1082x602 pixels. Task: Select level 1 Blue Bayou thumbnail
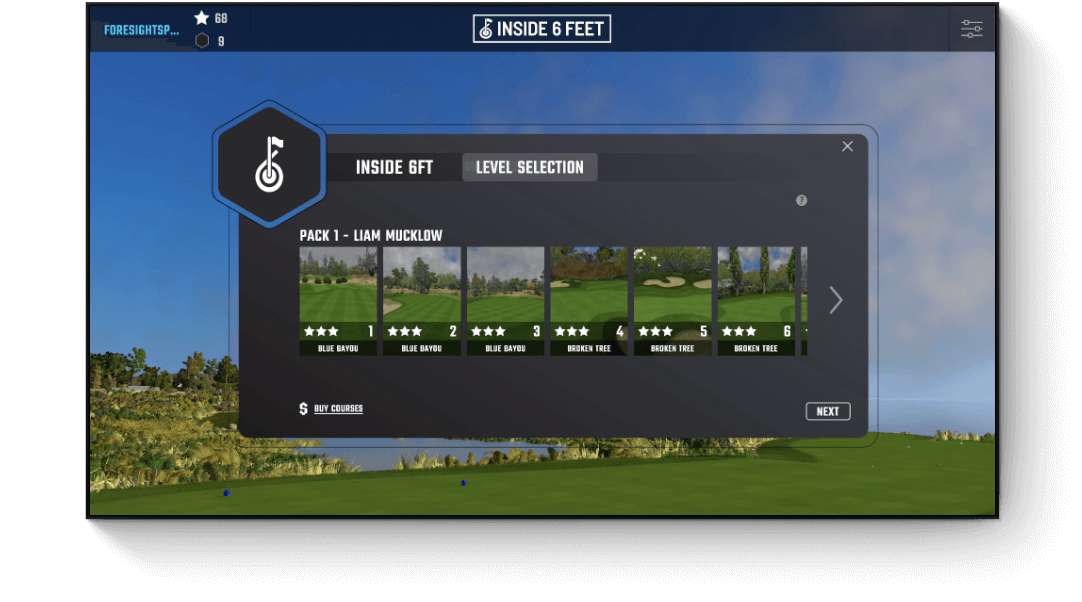[x=338, y=295]
